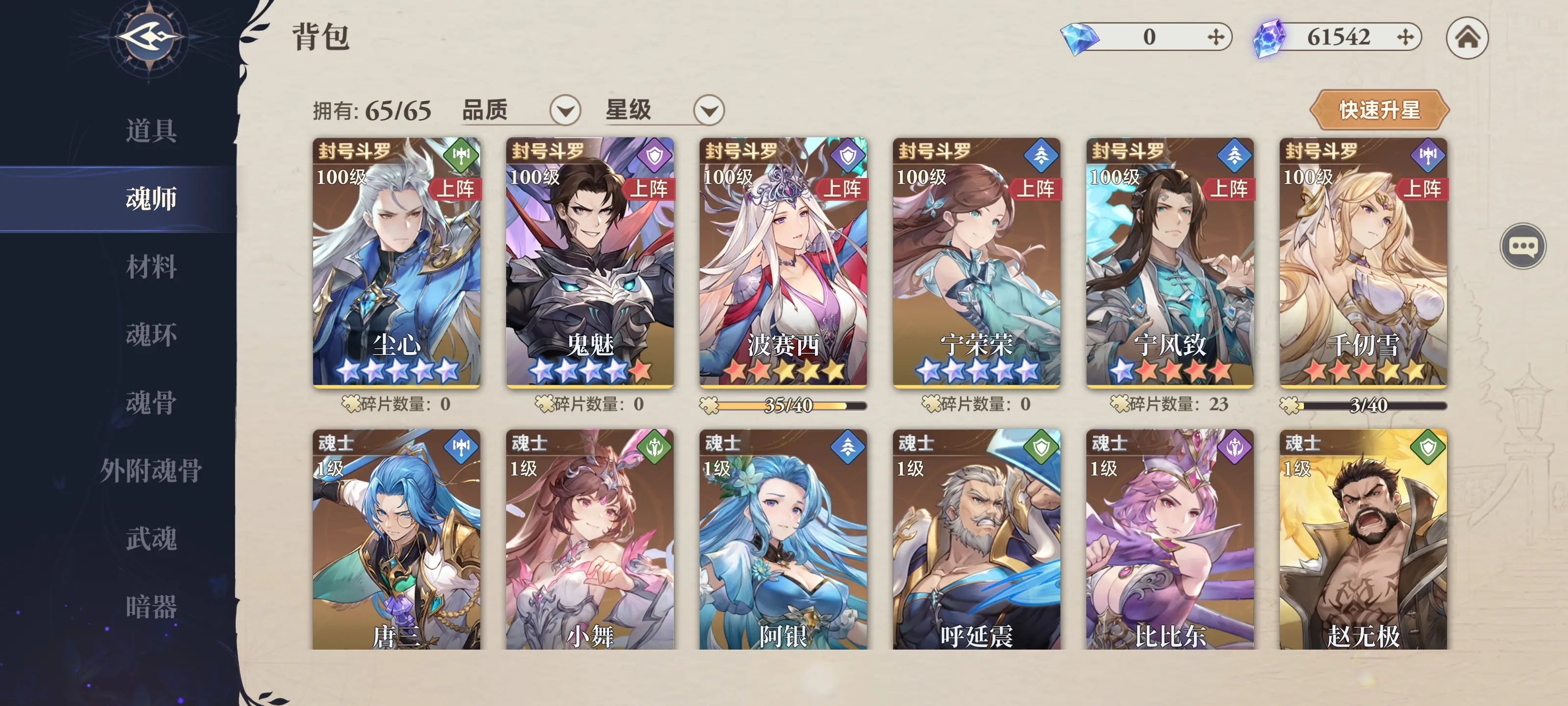Image resolution: width=1568 pixels, height=706 pixels.
Task: Tap the 快速升星 quick star-up button
Action: coord(1379,110)
